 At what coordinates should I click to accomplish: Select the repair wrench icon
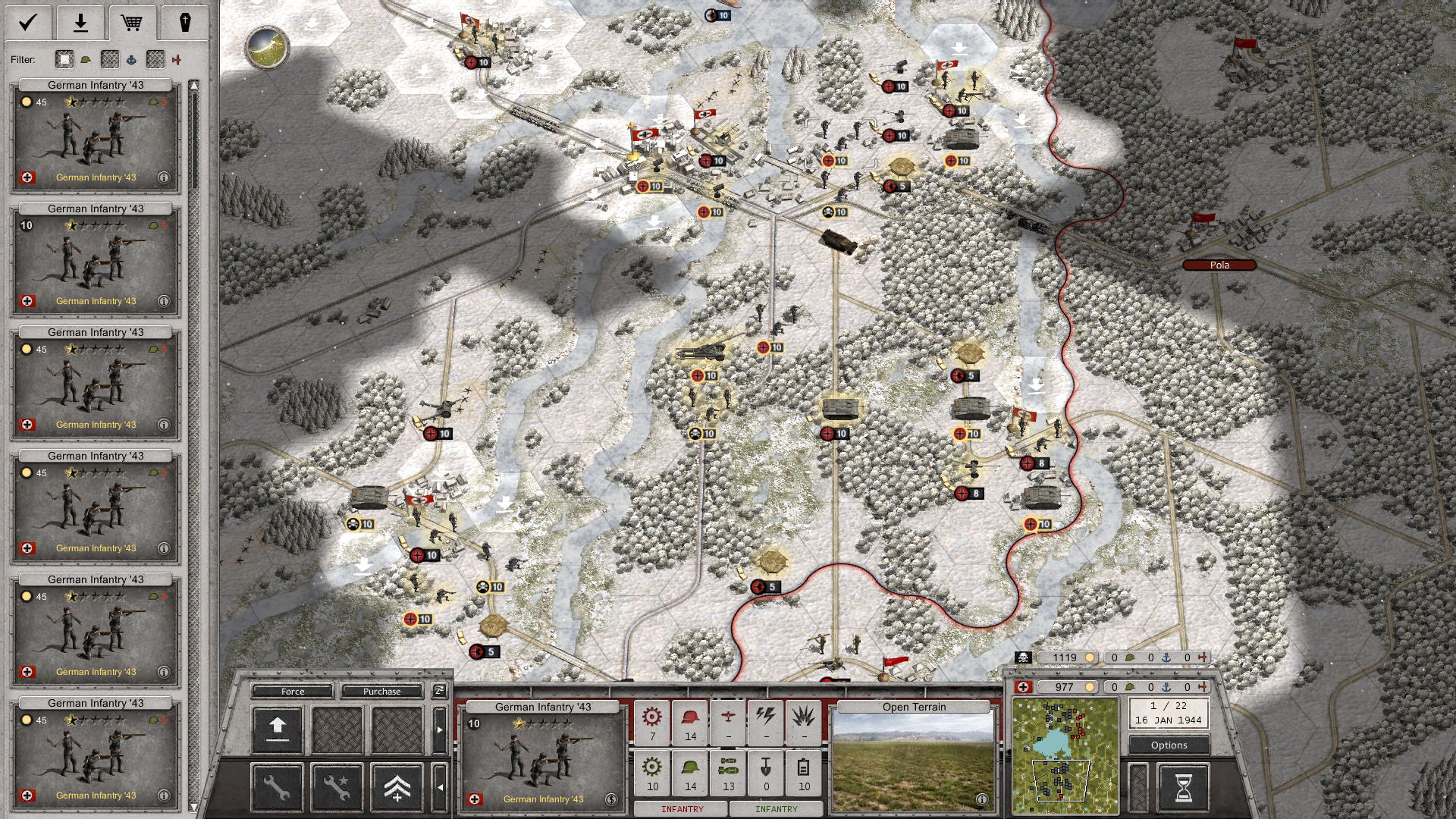(277, 789)
